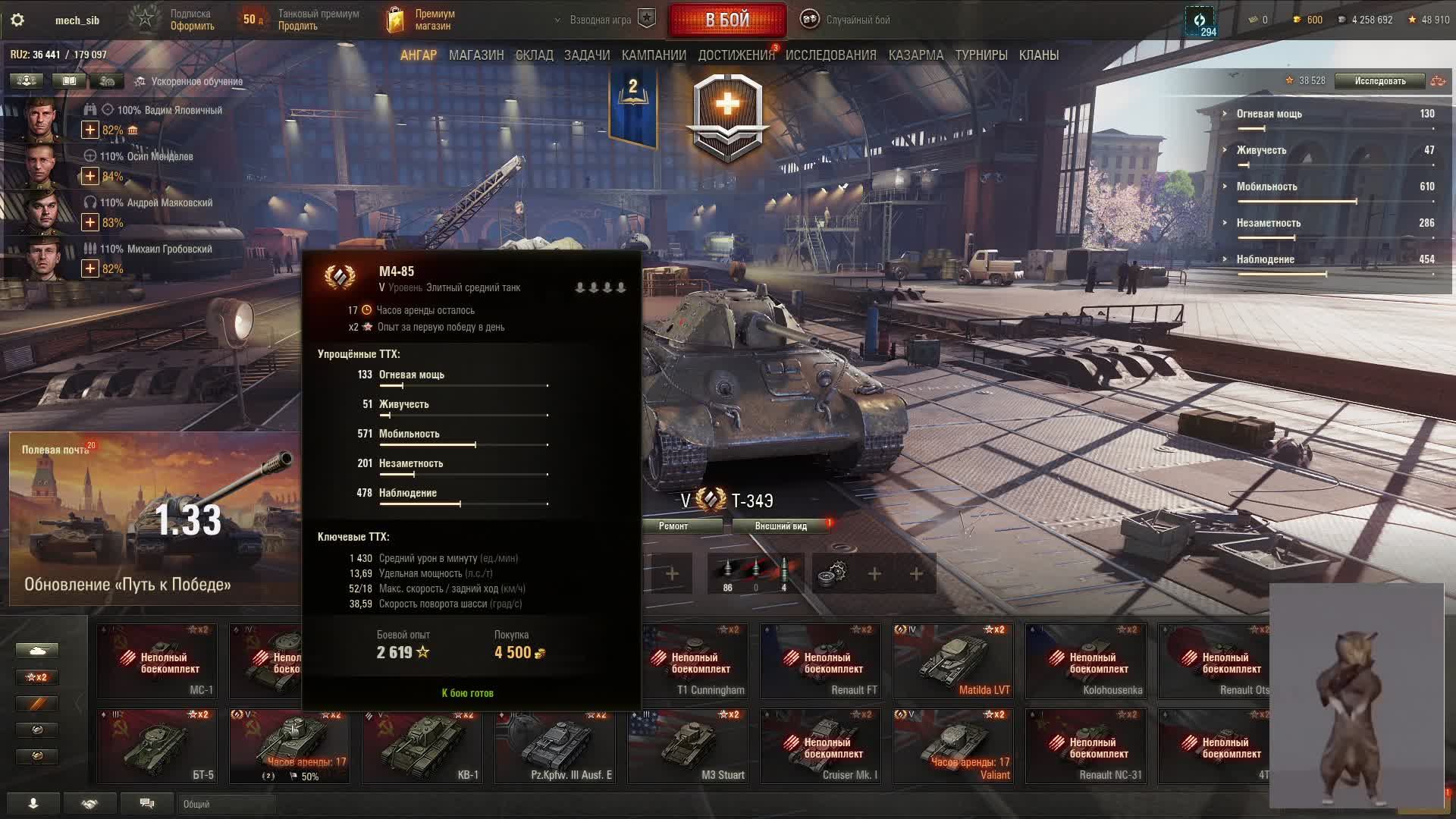Open Внешний вид appearance customization
This screenshot has width=1456, height=819.
click(x=780, y=526)
